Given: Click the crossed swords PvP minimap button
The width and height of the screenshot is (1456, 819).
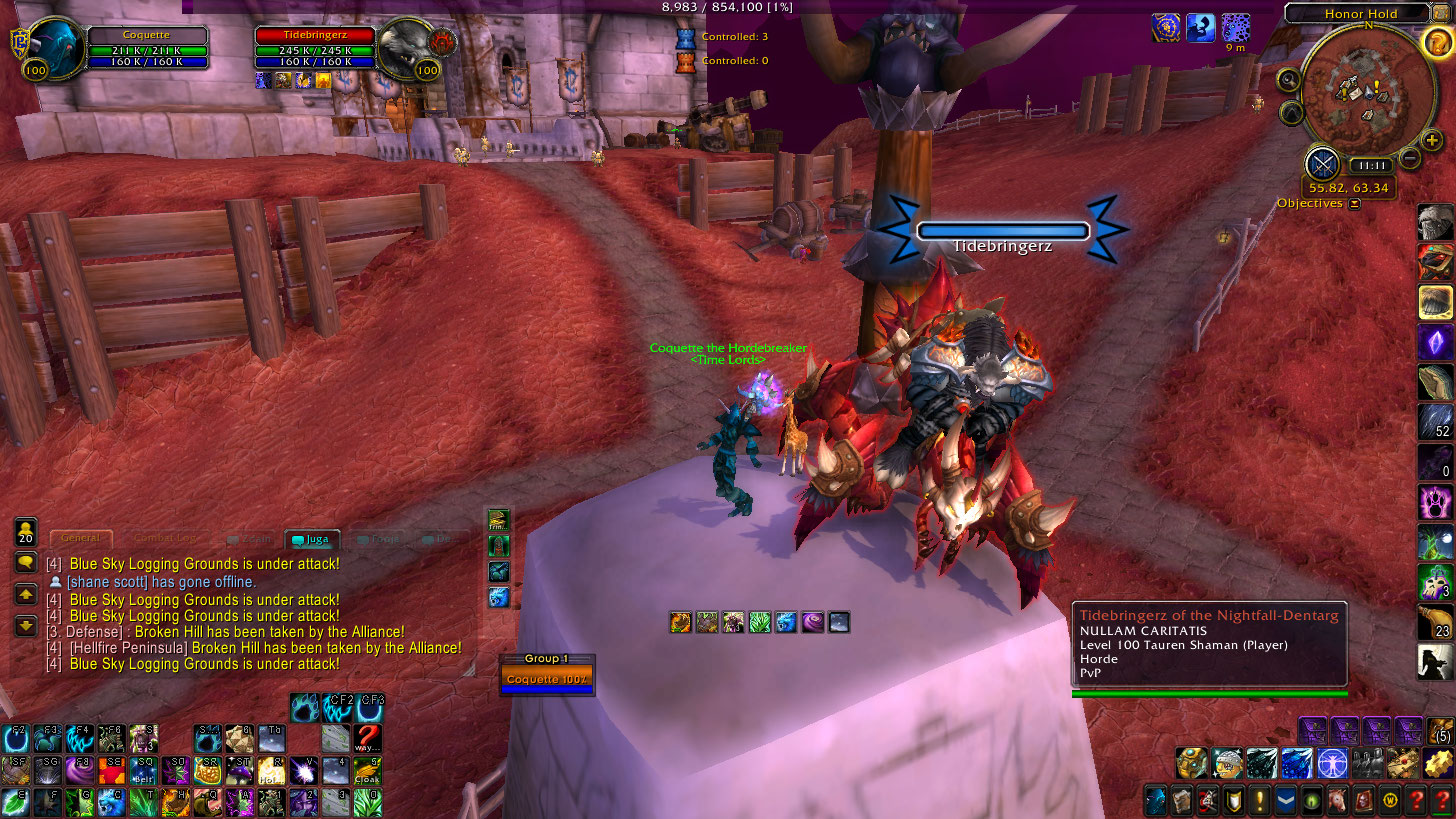Looking at the screenshot, I should point(1323,163).
